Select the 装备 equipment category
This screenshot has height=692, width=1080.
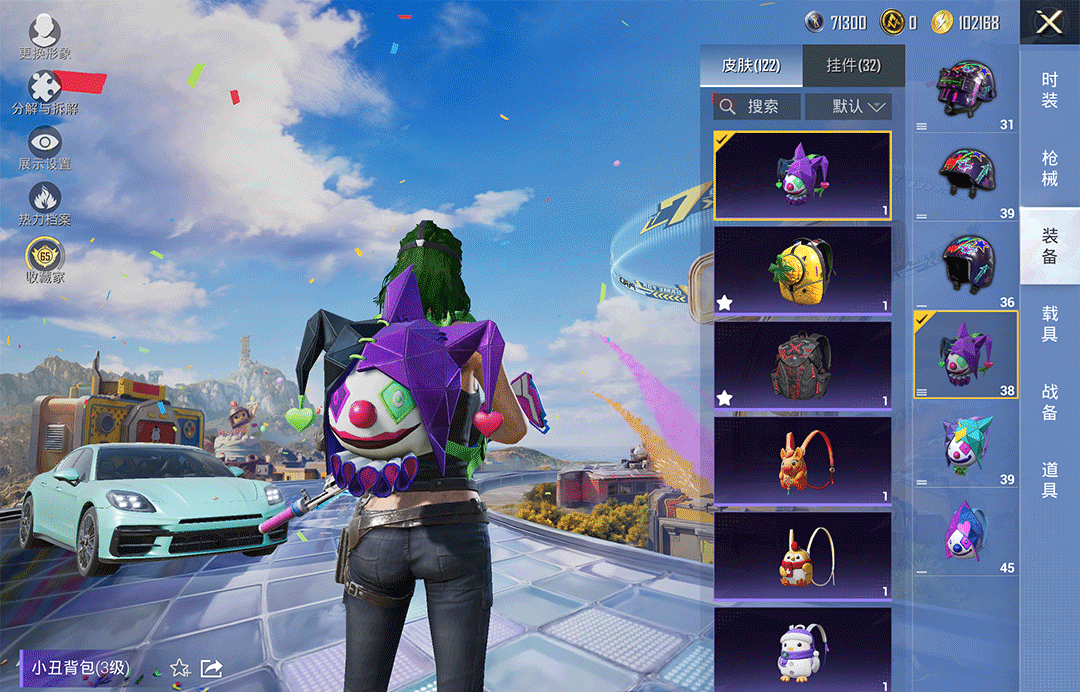point(1049,246)
